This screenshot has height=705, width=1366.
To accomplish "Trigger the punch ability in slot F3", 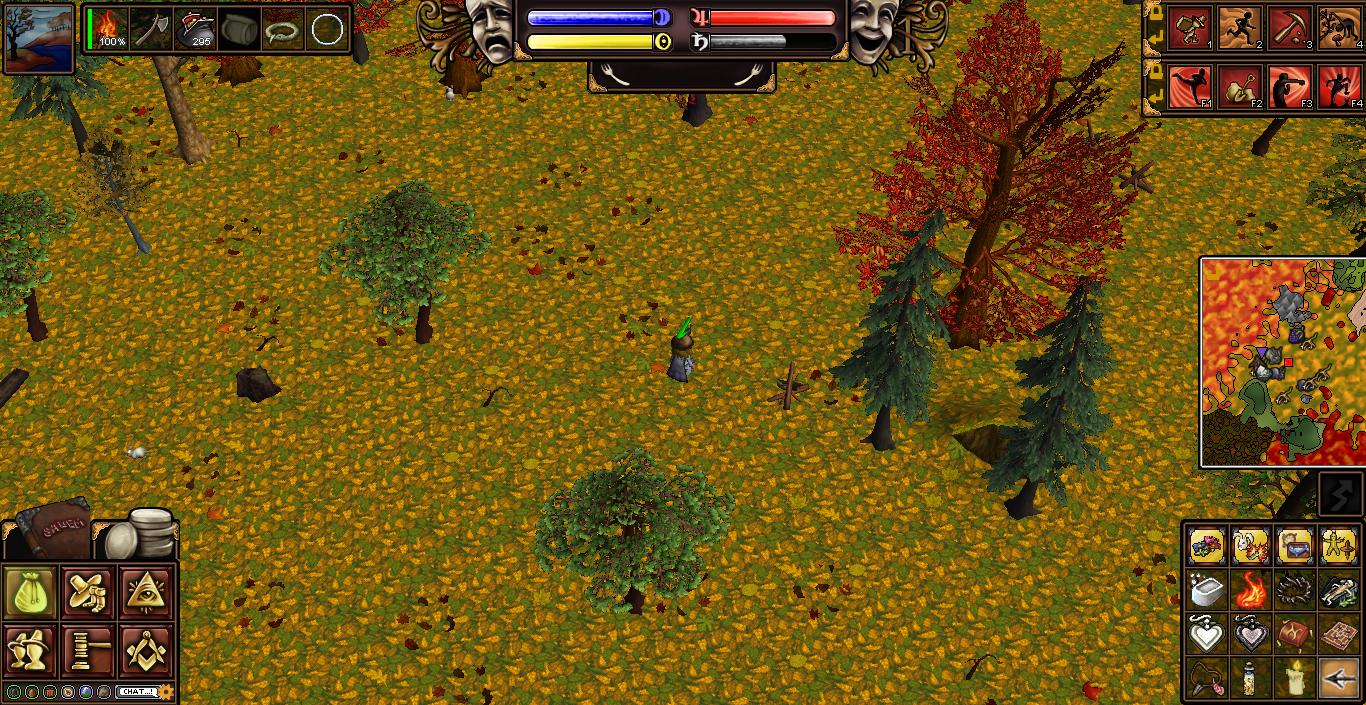I will (1290, 87).
